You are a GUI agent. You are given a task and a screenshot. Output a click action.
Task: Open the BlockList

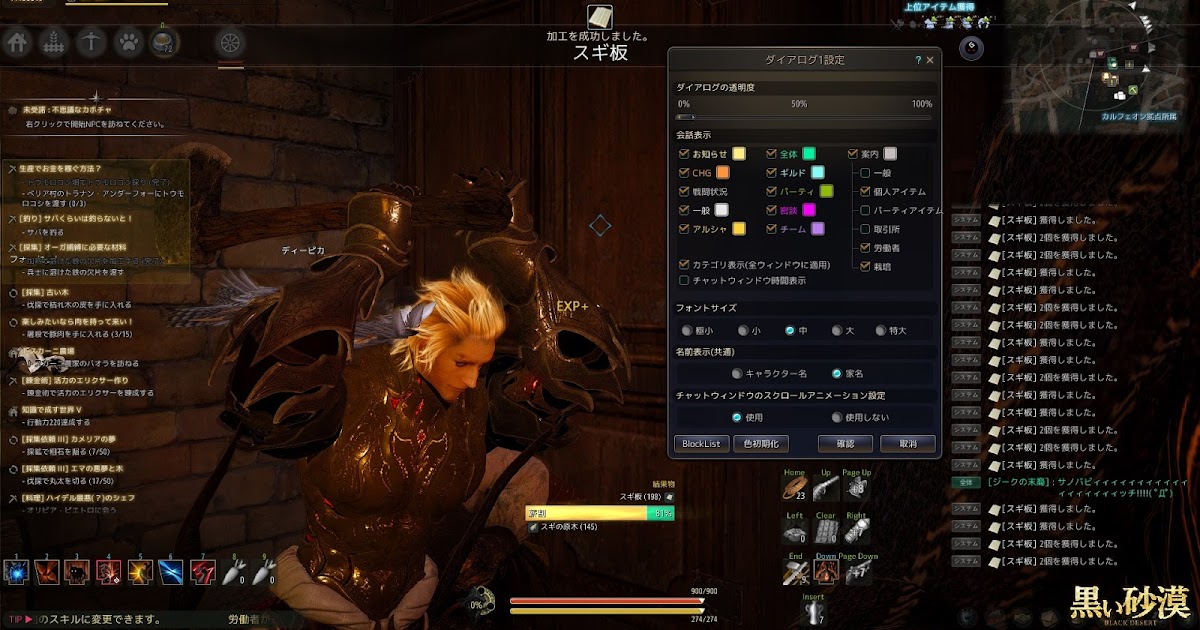pyautogui.click(x=701, y=443)
